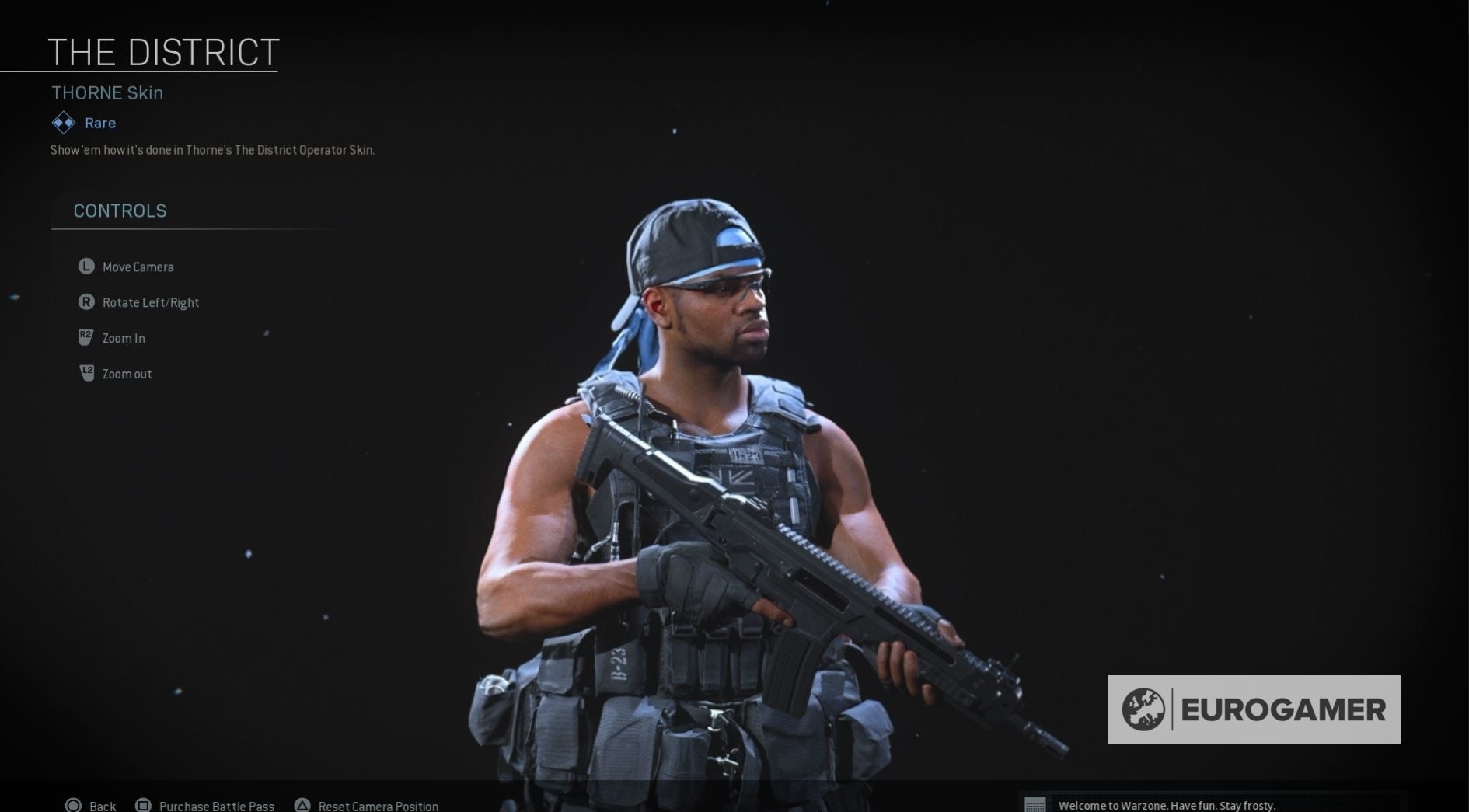
Task: Click the Rare rarity diamond icon
Action: (x=62, y=122)
